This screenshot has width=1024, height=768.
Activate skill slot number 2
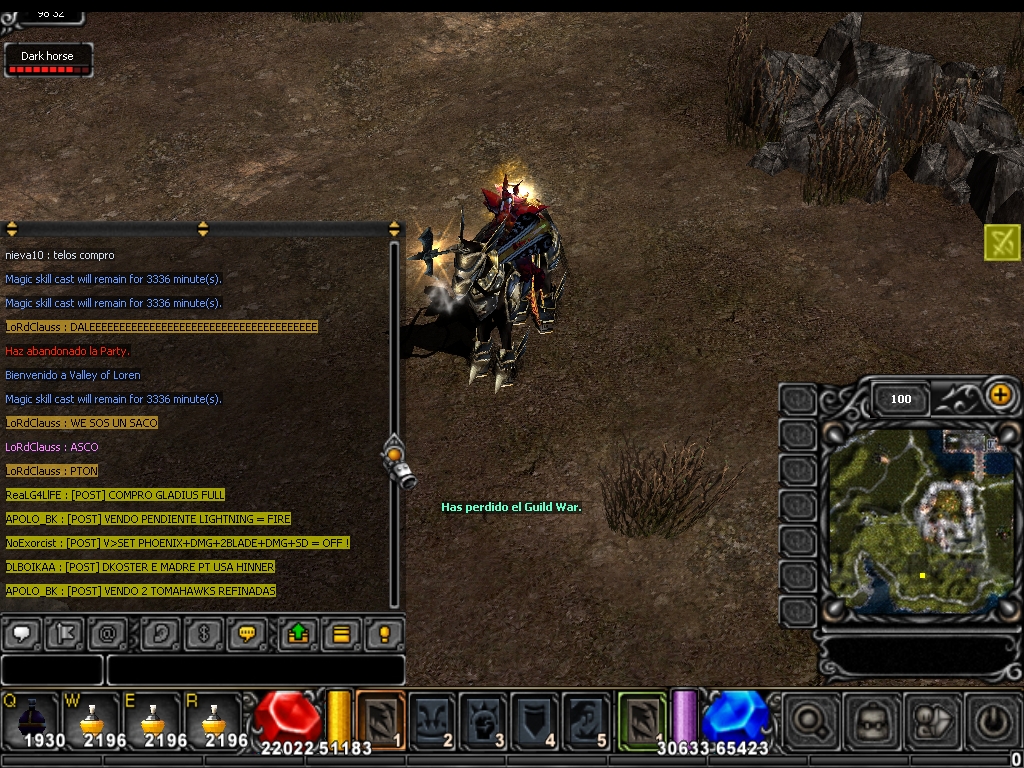(x=432, y=719)
